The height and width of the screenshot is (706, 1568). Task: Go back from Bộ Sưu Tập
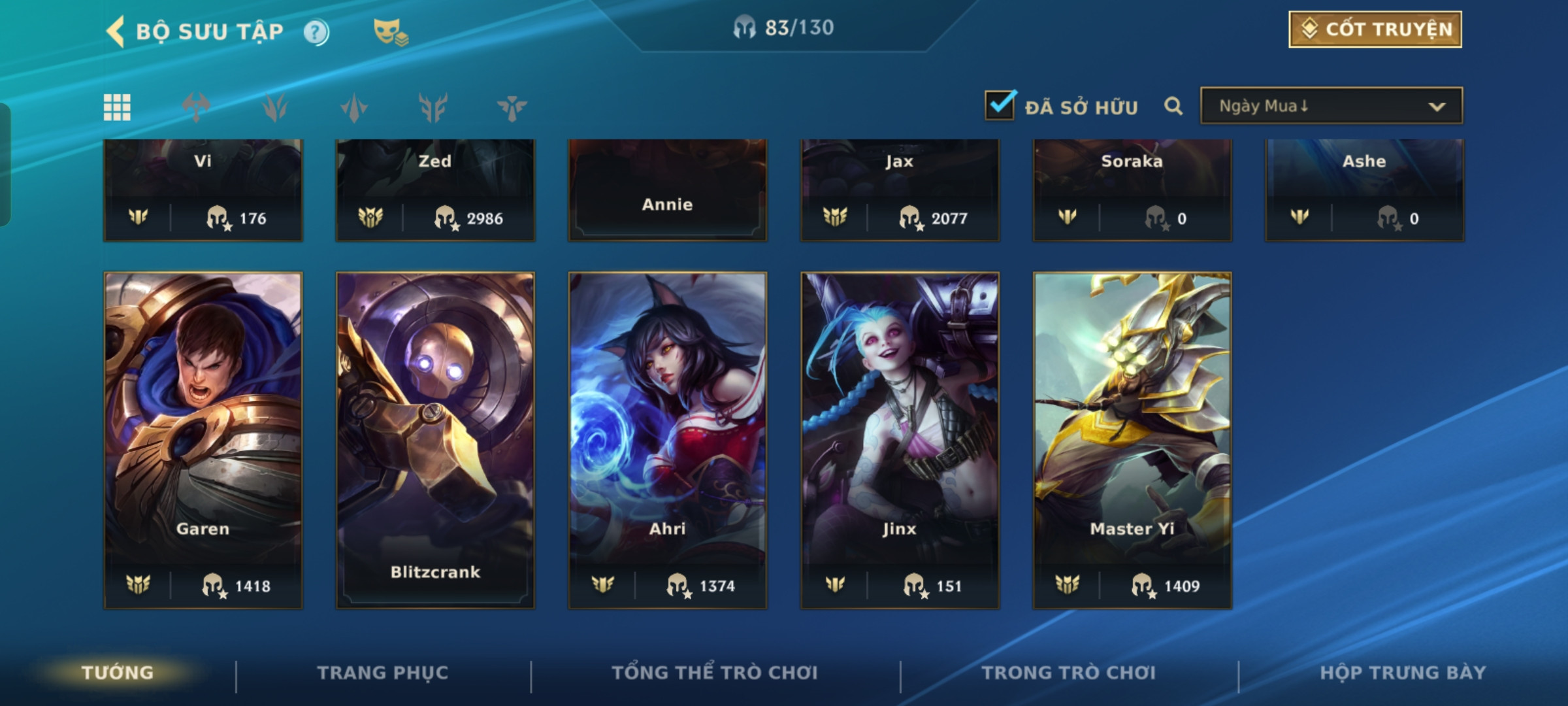point(116,31)
